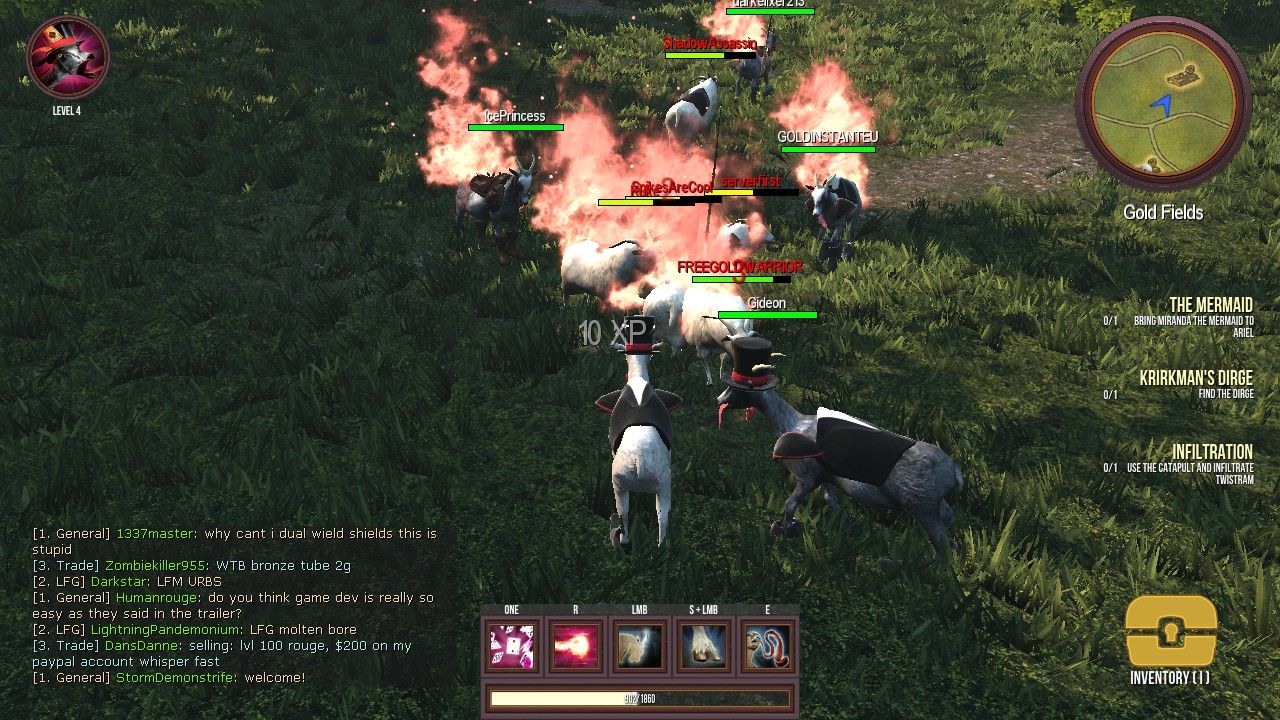Viewport: 1280px width, 720px height.
Task: Click DansDanne's selling message
Action: coord(250,645)
